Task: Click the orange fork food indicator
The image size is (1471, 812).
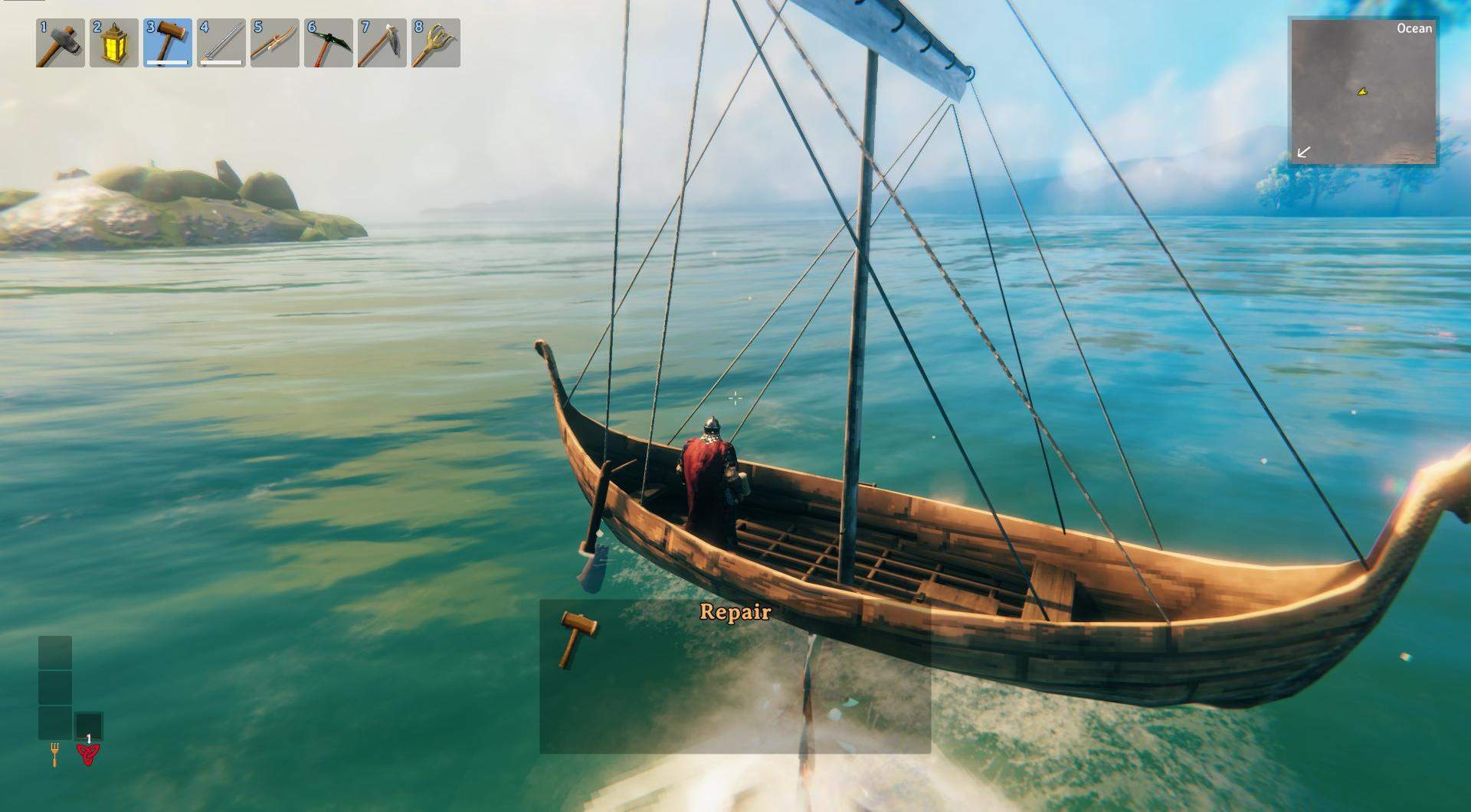Action: coord(54,755)
